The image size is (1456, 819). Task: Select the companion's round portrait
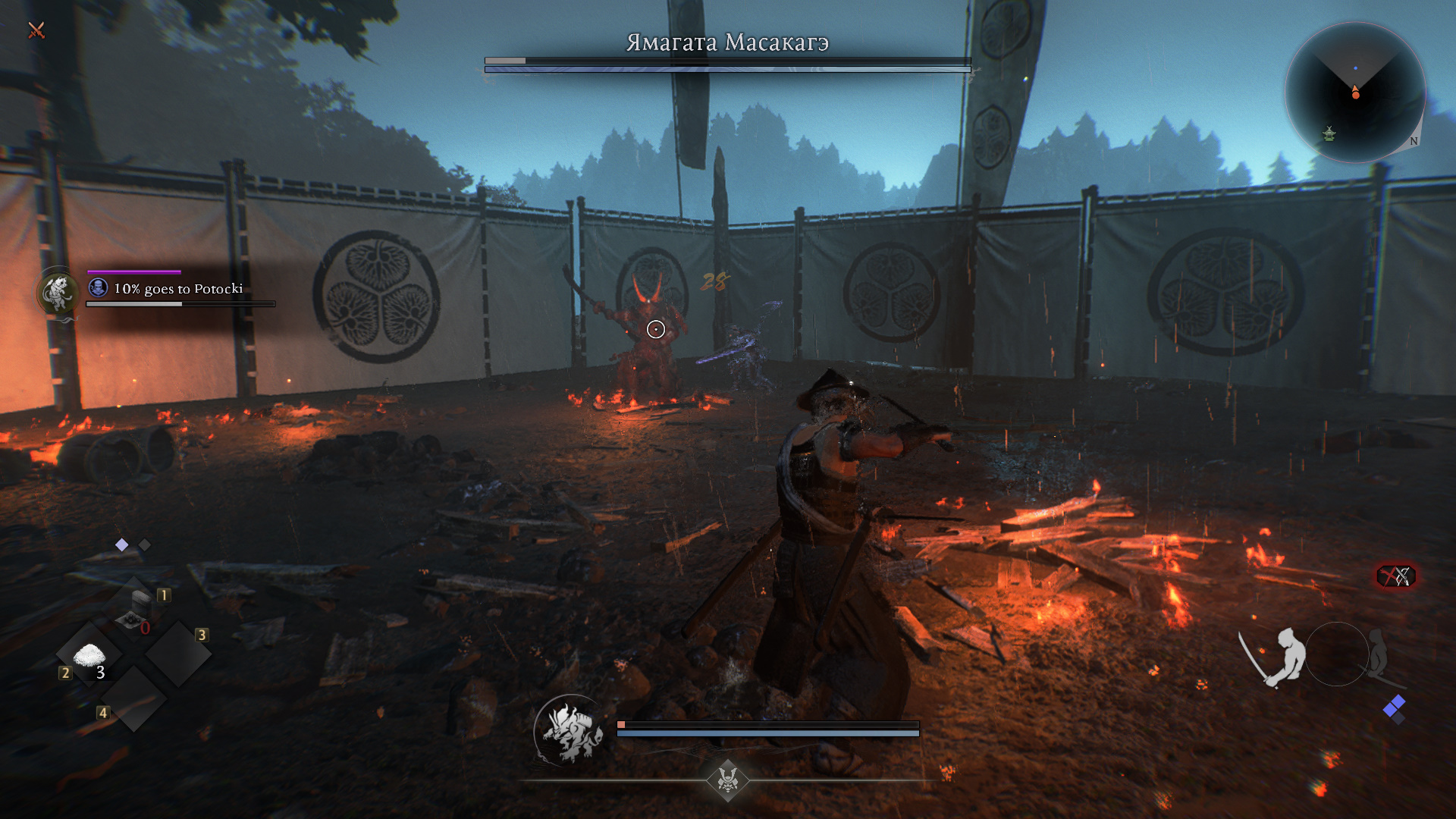click(58, 293)
